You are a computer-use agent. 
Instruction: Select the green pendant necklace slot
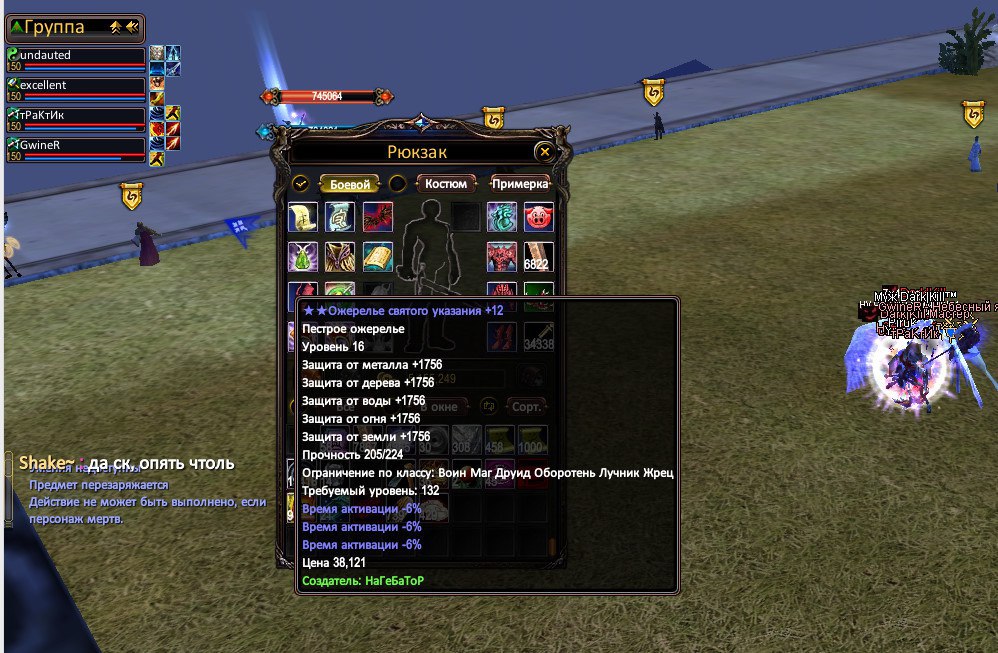click(303, 257)
